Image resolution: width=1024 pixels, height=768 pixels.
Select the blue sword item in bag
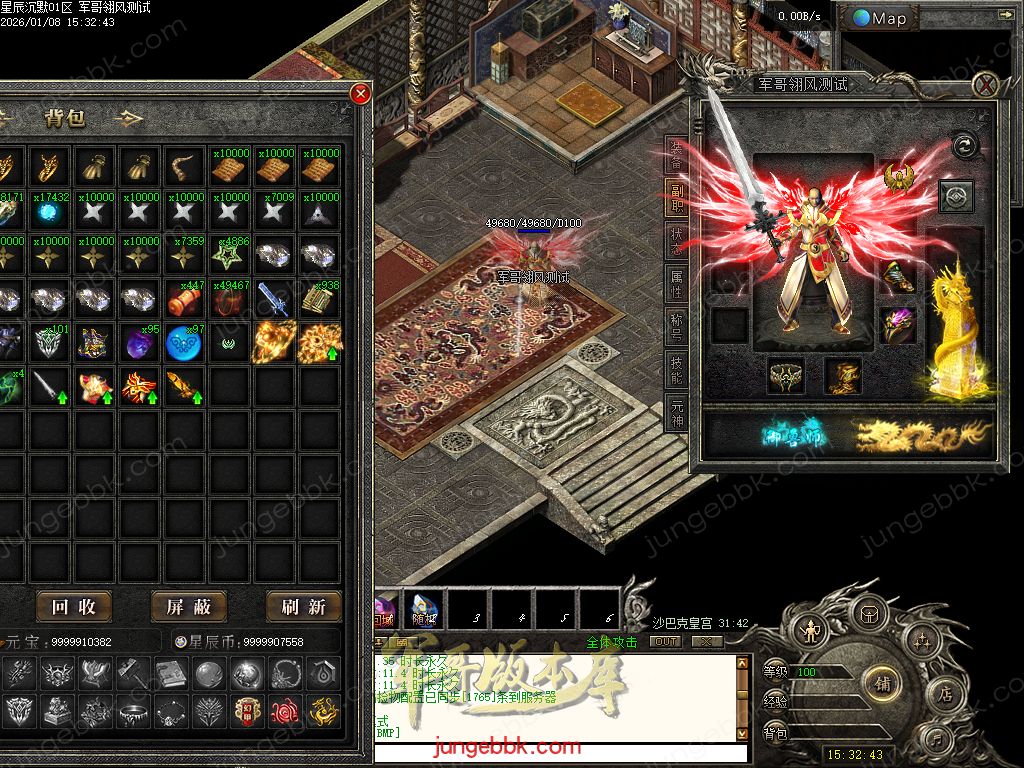click(273, 298)
